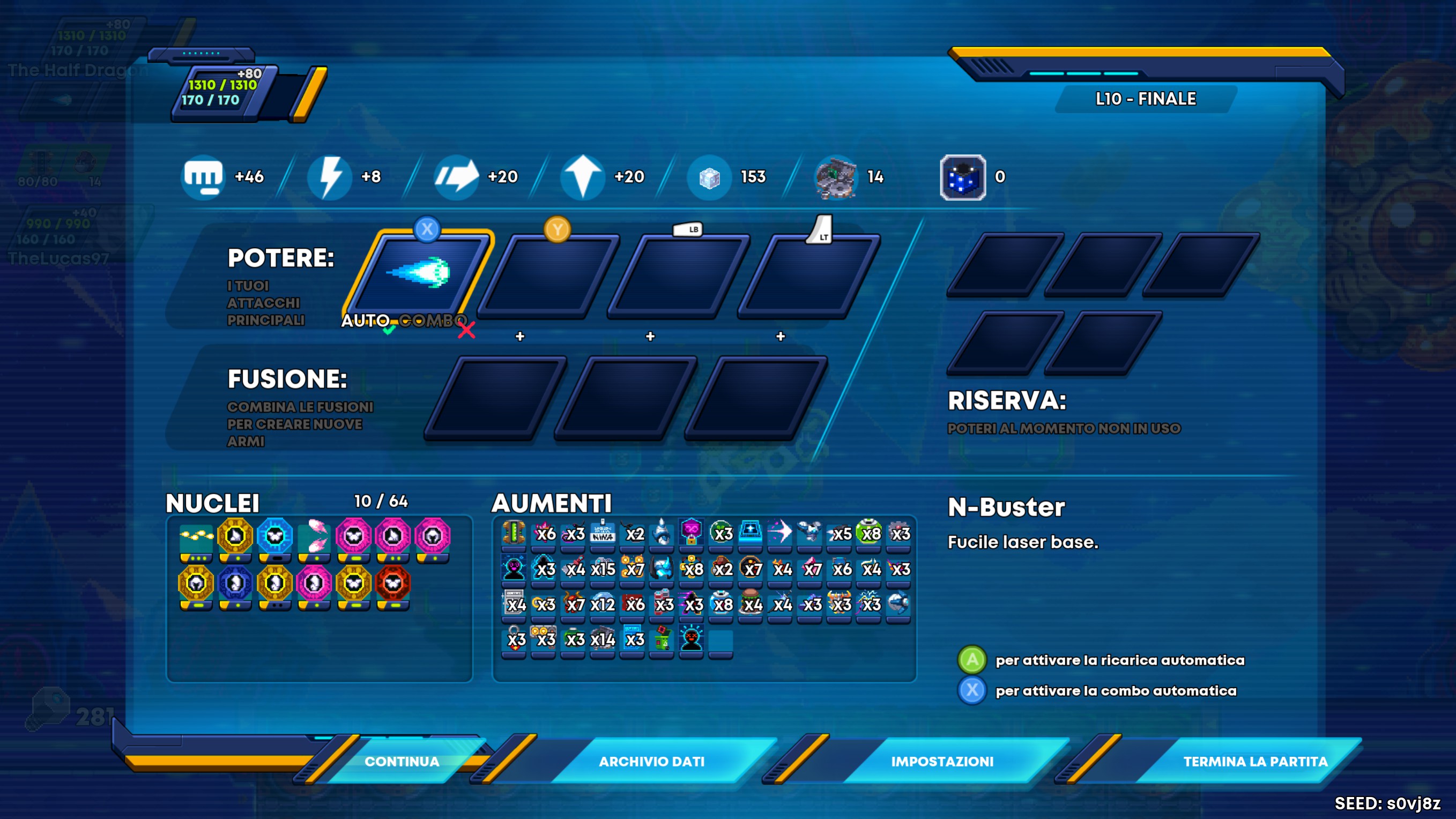Inspect the NINA badge augment
Image resolution: width=1456 pixels, height=819 pixels.
click(x=603, y=532)
